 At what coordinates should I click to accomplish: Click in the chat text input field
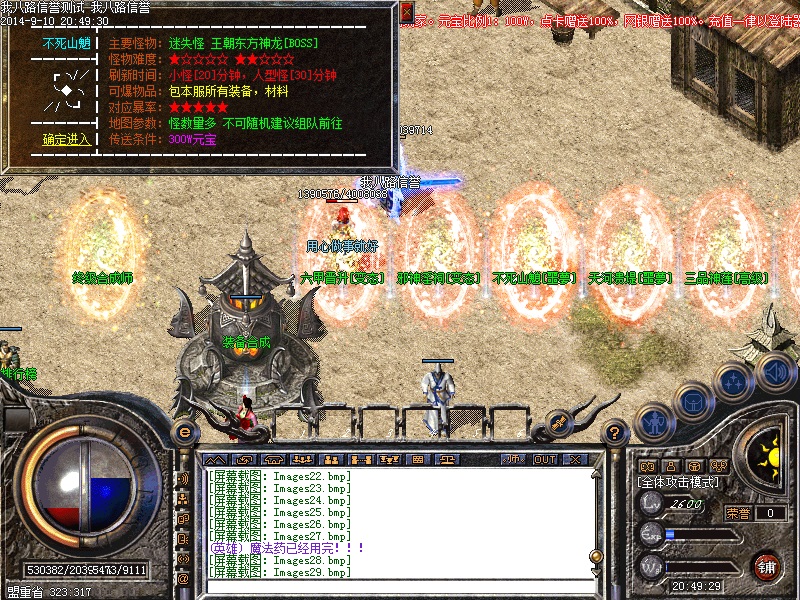coord(400,586)
